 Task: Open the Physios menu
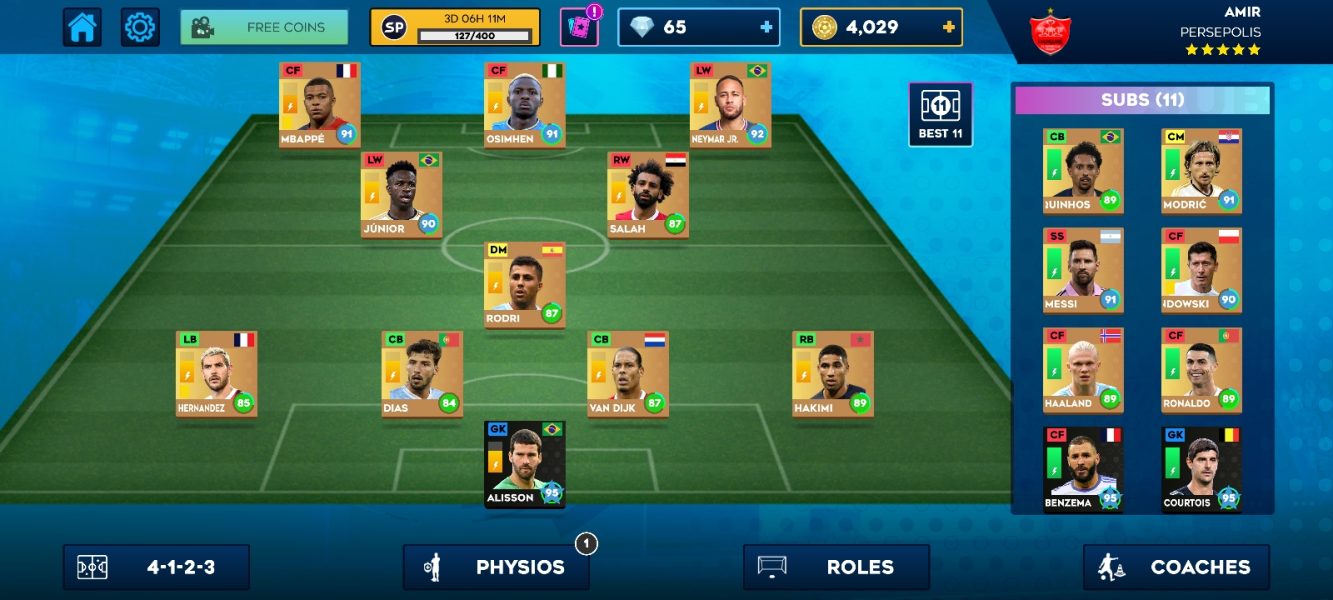[x=496, y=567]
